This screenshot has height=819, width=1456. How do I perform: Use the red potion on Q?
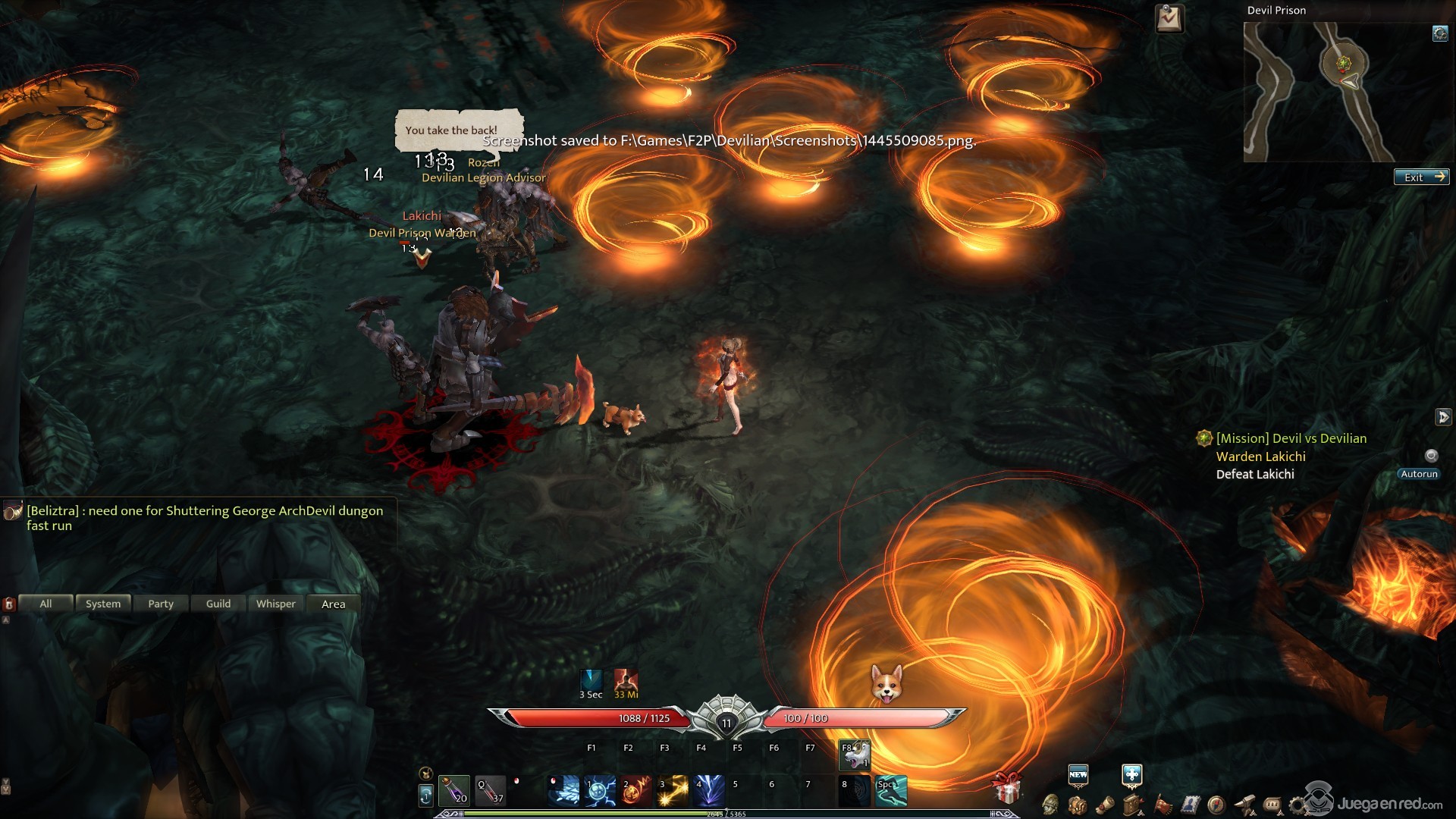pos(490,790)
